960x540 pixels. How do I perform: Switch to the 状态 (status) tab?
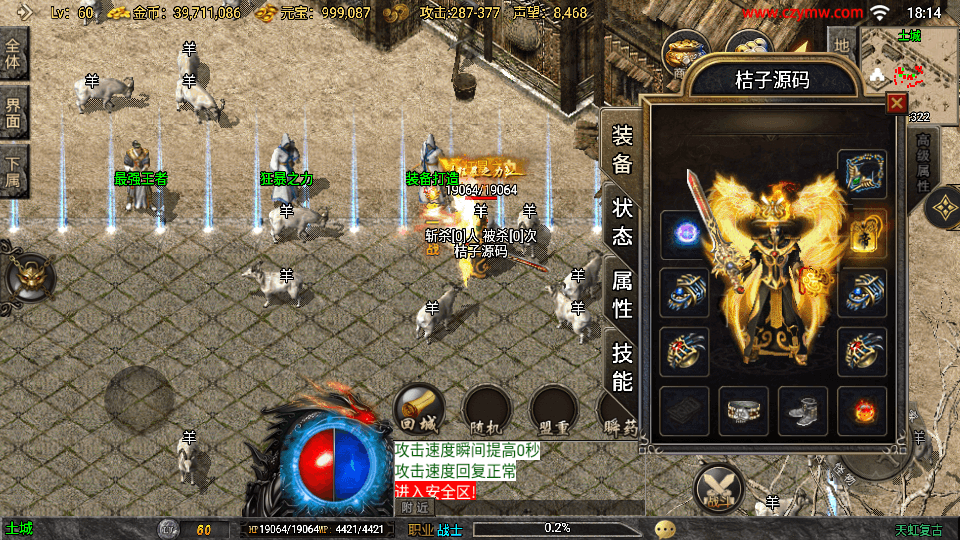622,222
